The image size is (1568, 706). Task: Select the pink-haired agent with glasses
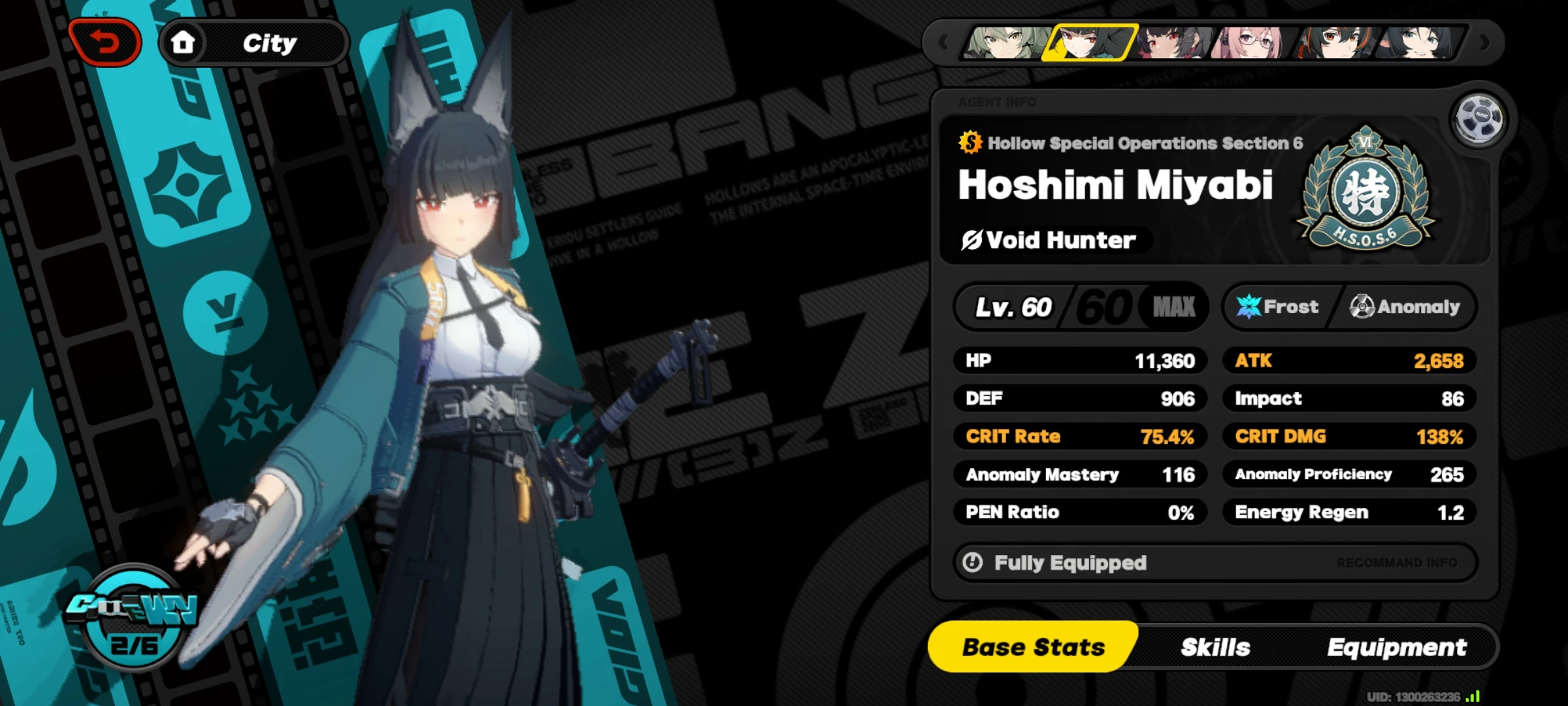[x=1248, y=42]
